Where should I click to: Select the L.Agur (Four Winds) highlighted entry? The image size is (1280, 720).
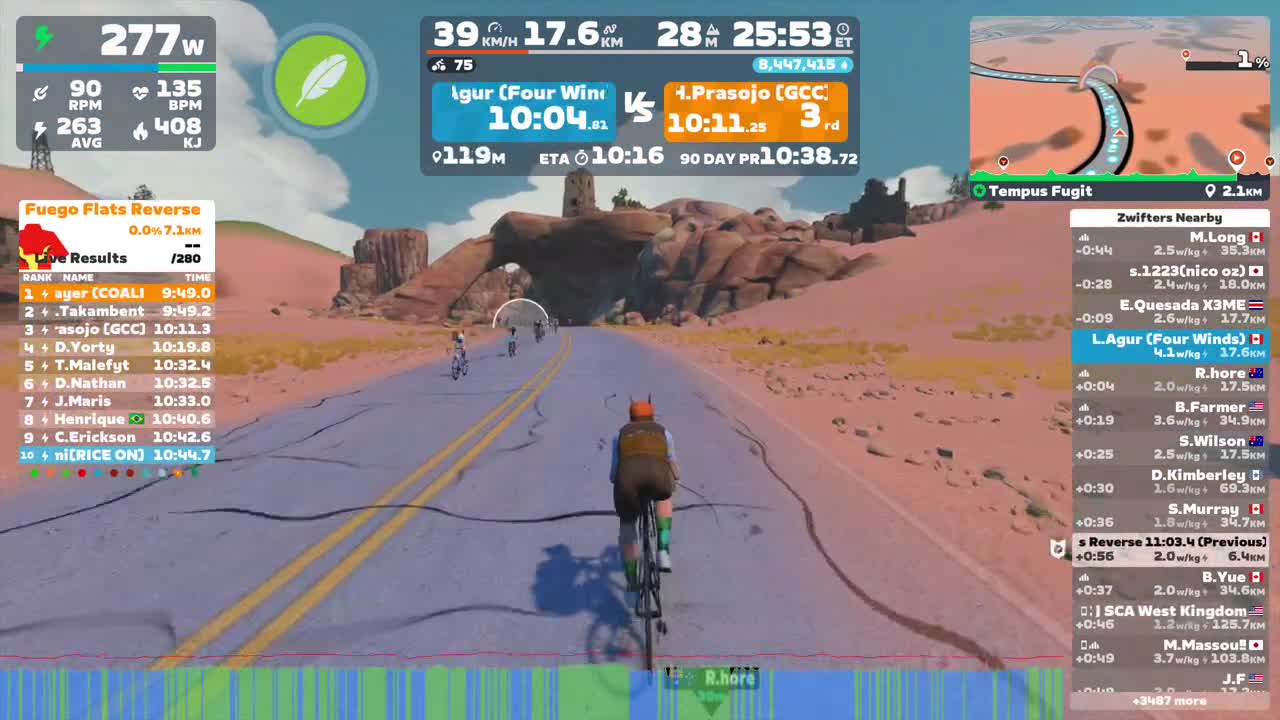[1170, 345]
